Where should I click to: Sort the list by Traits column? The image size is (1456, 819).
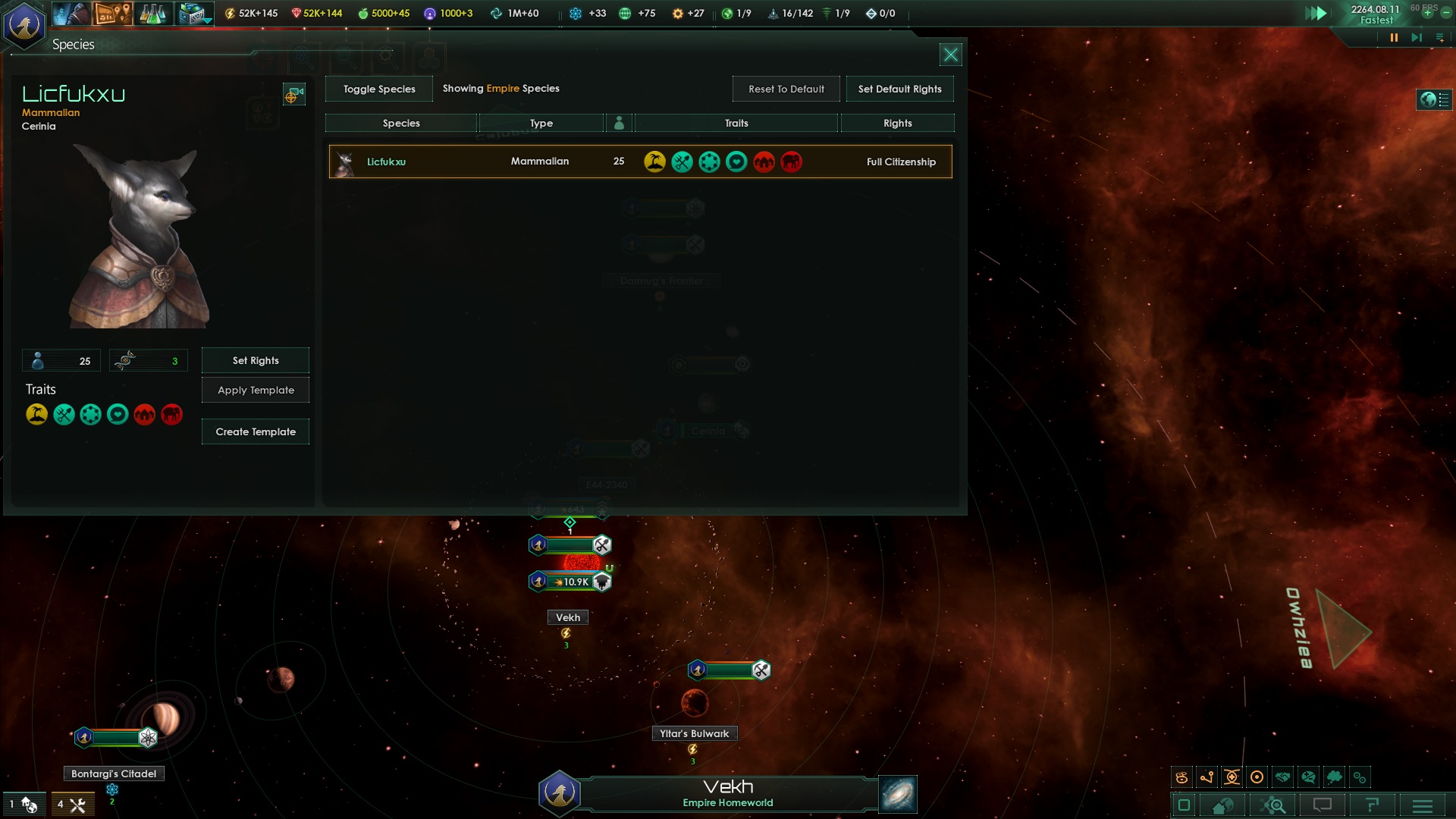coord(736,123)
